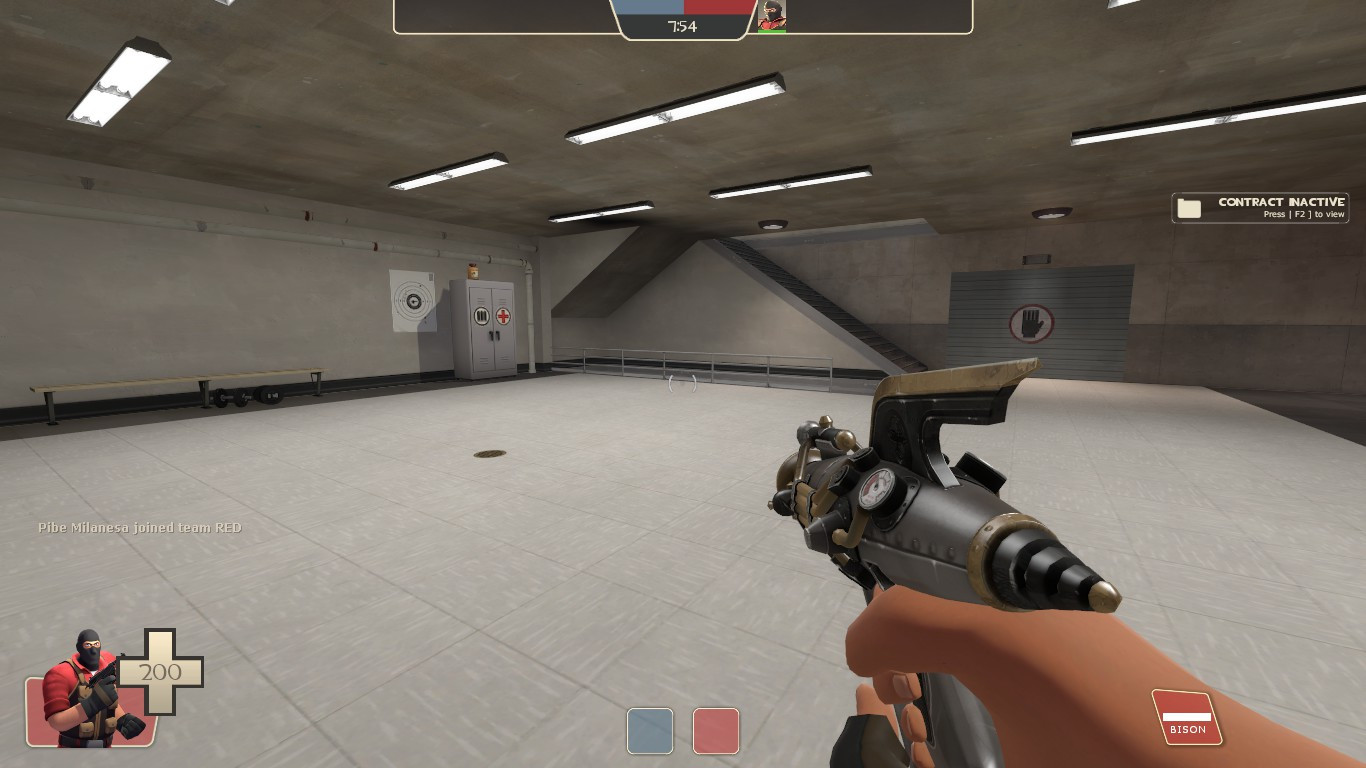
Task: Click the BISON weapon badge
Action: (1186, 717)
